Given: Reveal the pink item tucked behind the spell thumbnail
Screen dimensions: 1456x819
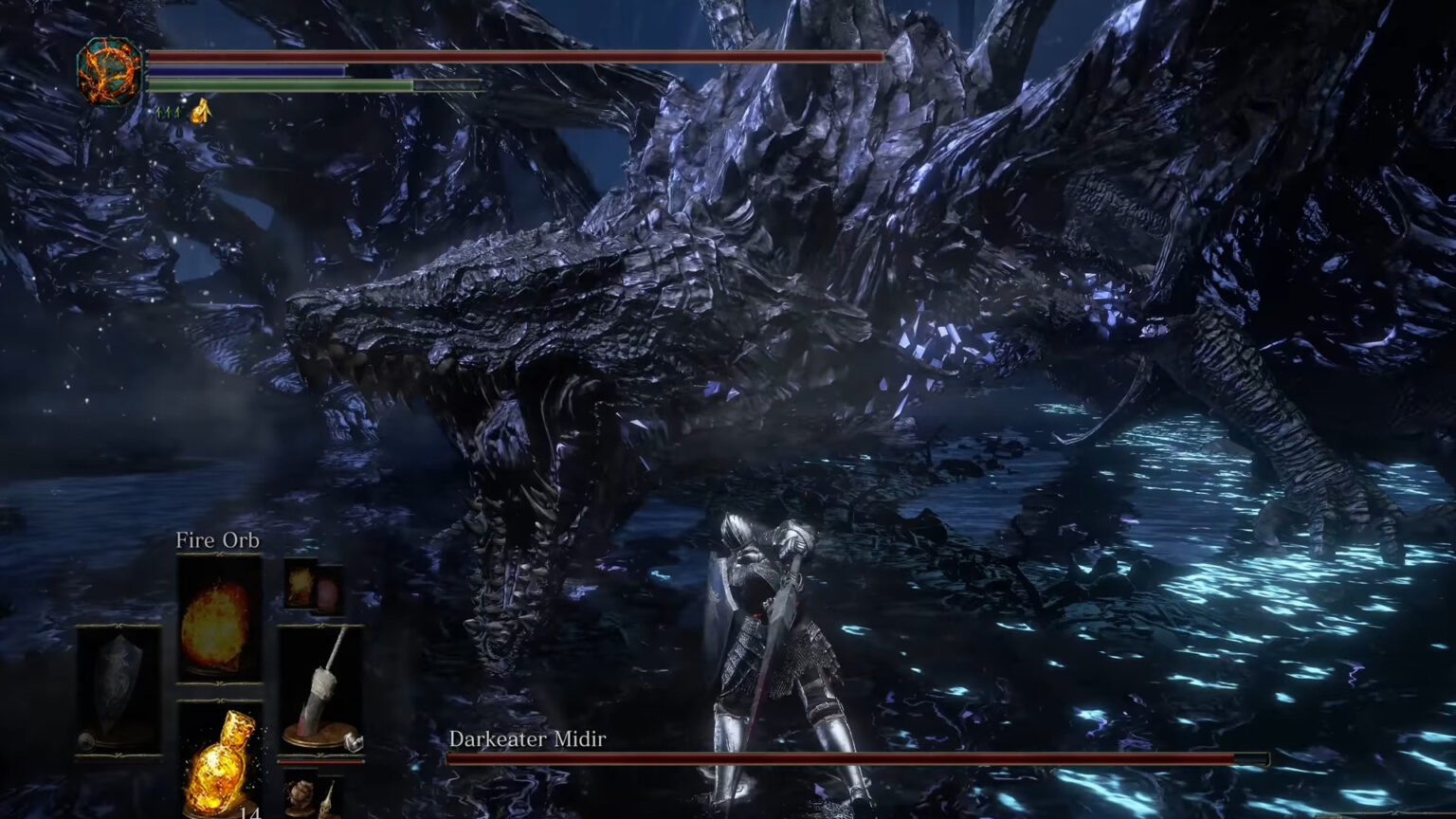Looking at the screenshot, I should coord(331,592).
